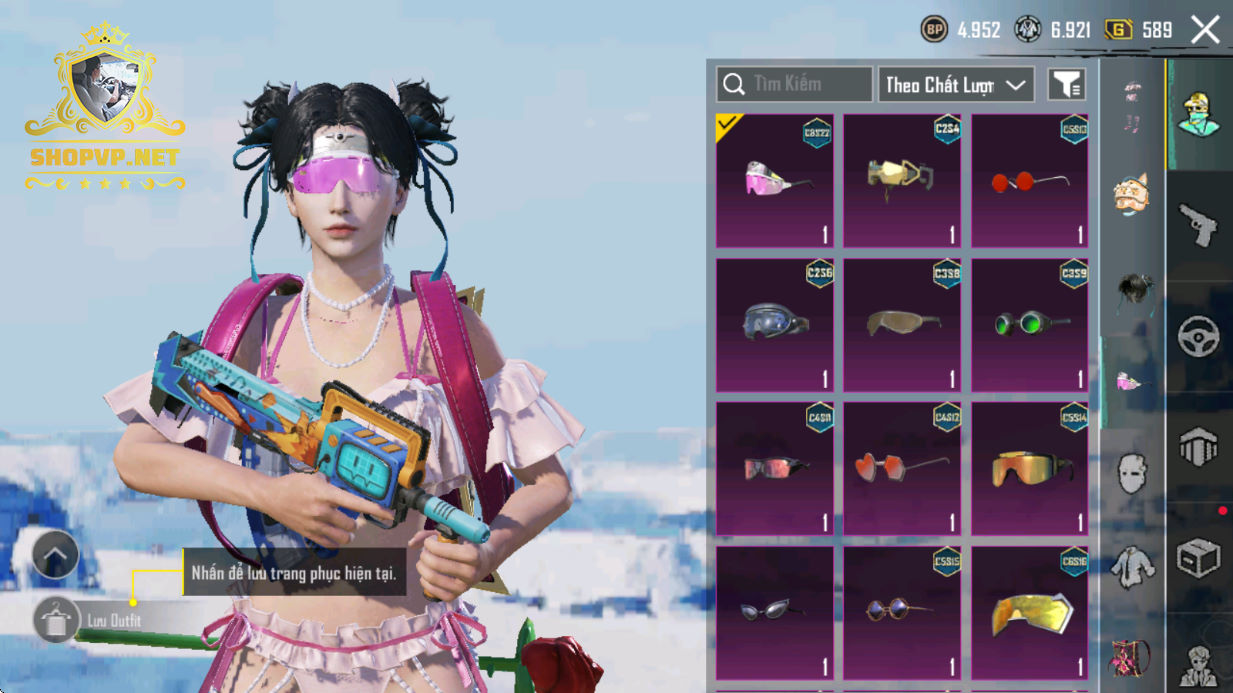Screen dimensions: 1233x693
Task: Open the steering wheel vehicle tab
Action: [1198, 338]
